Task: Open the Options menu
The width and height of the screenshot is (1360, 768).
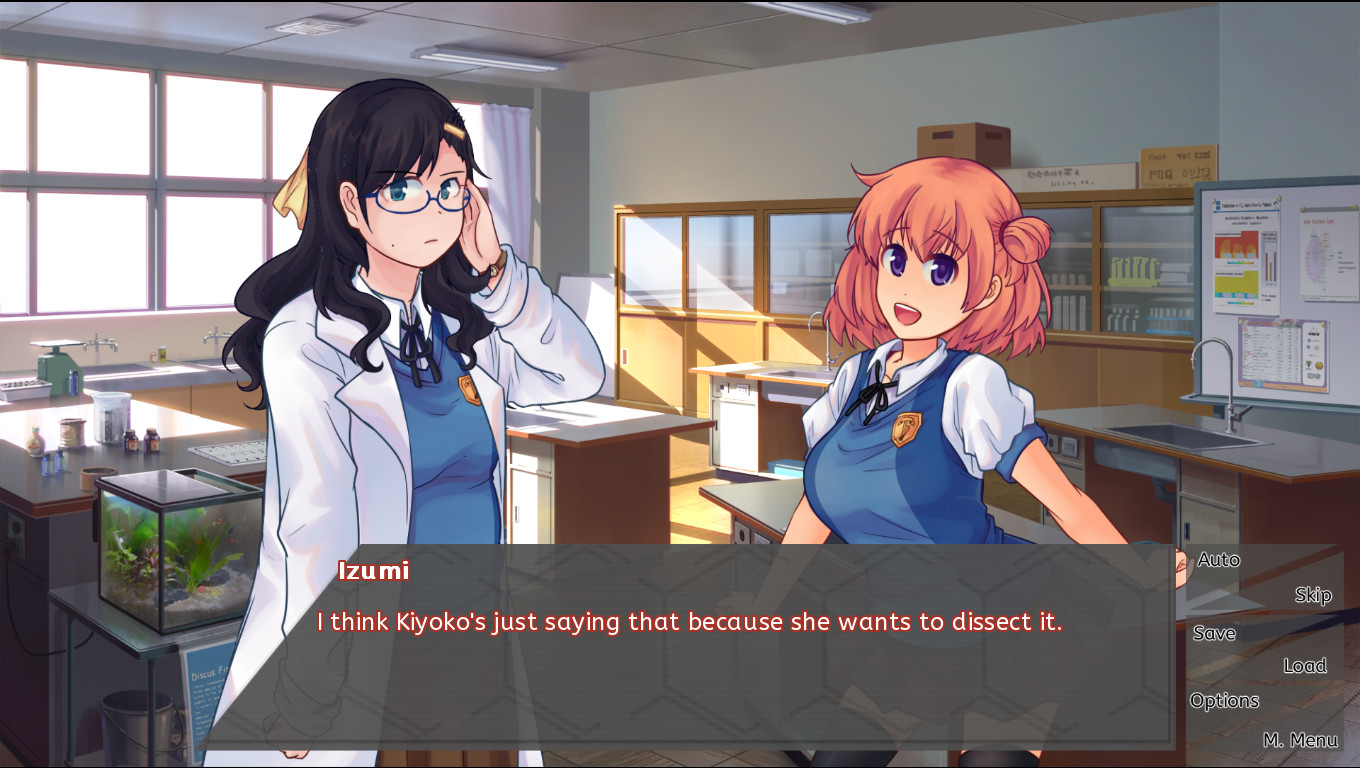Action: coord(1225,700)
